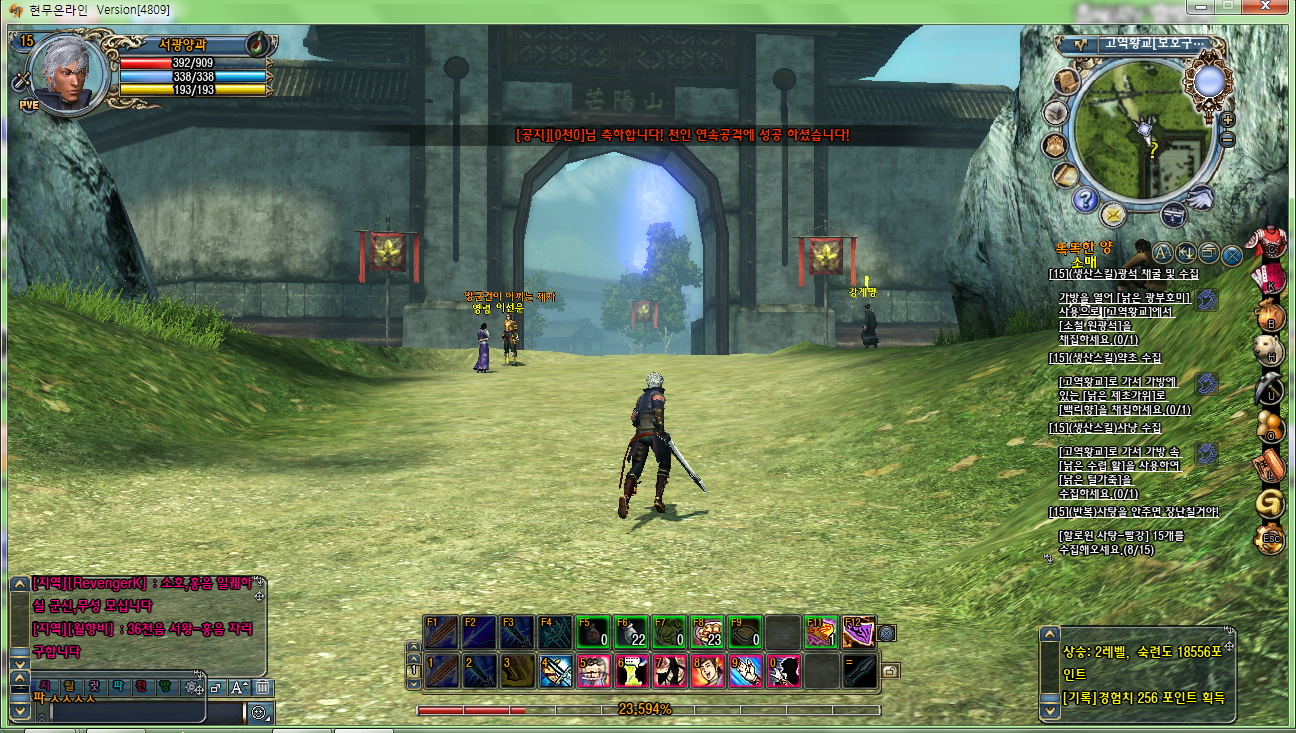
Task: Activate the hand gesture skill in slot 9
Action: (x=746, y=670)
